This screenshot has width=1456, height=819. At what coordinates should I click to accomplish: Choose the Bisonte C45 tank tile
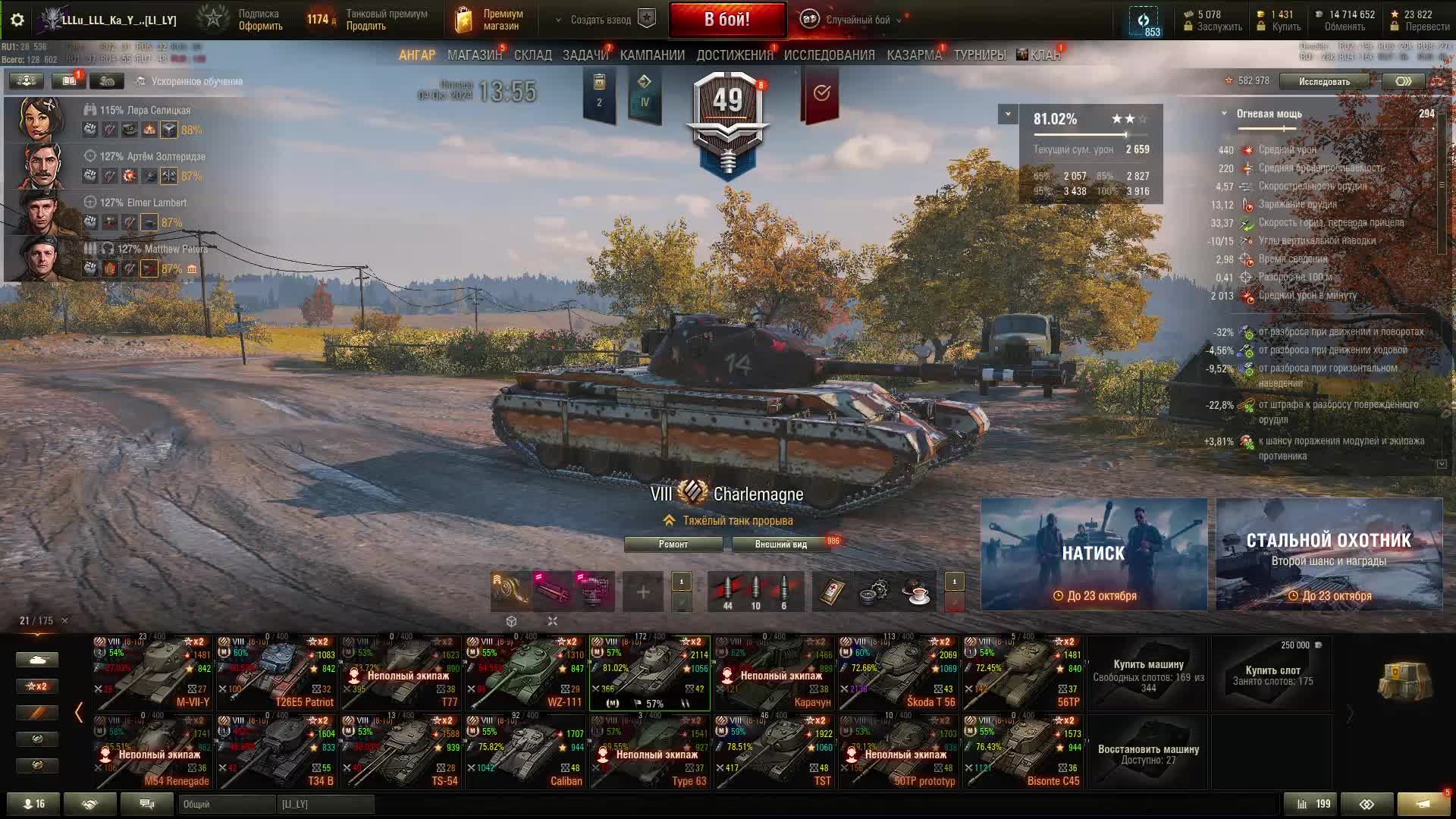point(1022,752)
